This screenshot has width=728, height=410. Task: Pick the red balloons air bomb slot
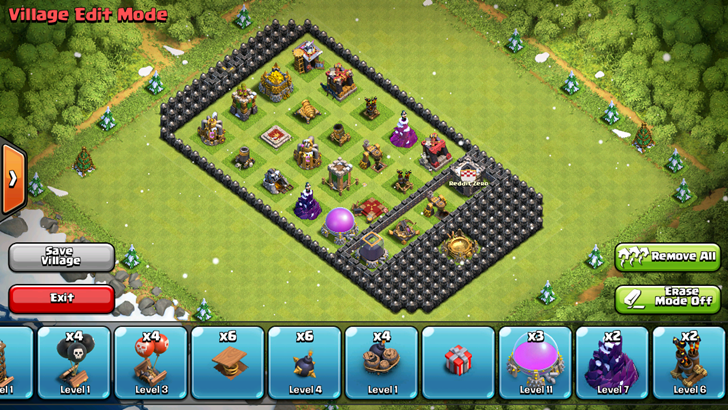[151, 363]
